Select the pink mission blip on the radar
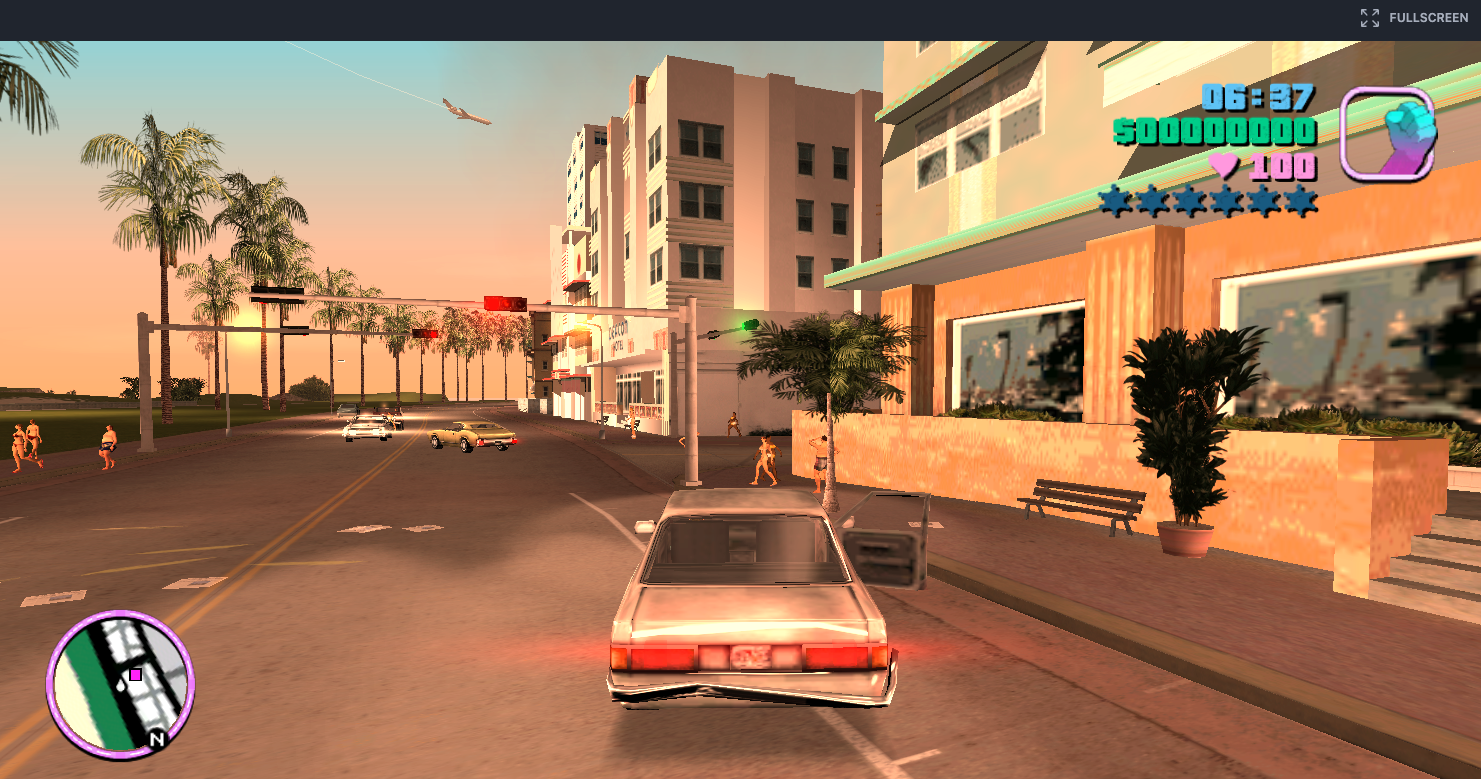Viewport: 1481px width, 779px height. (x=134, y=675)
